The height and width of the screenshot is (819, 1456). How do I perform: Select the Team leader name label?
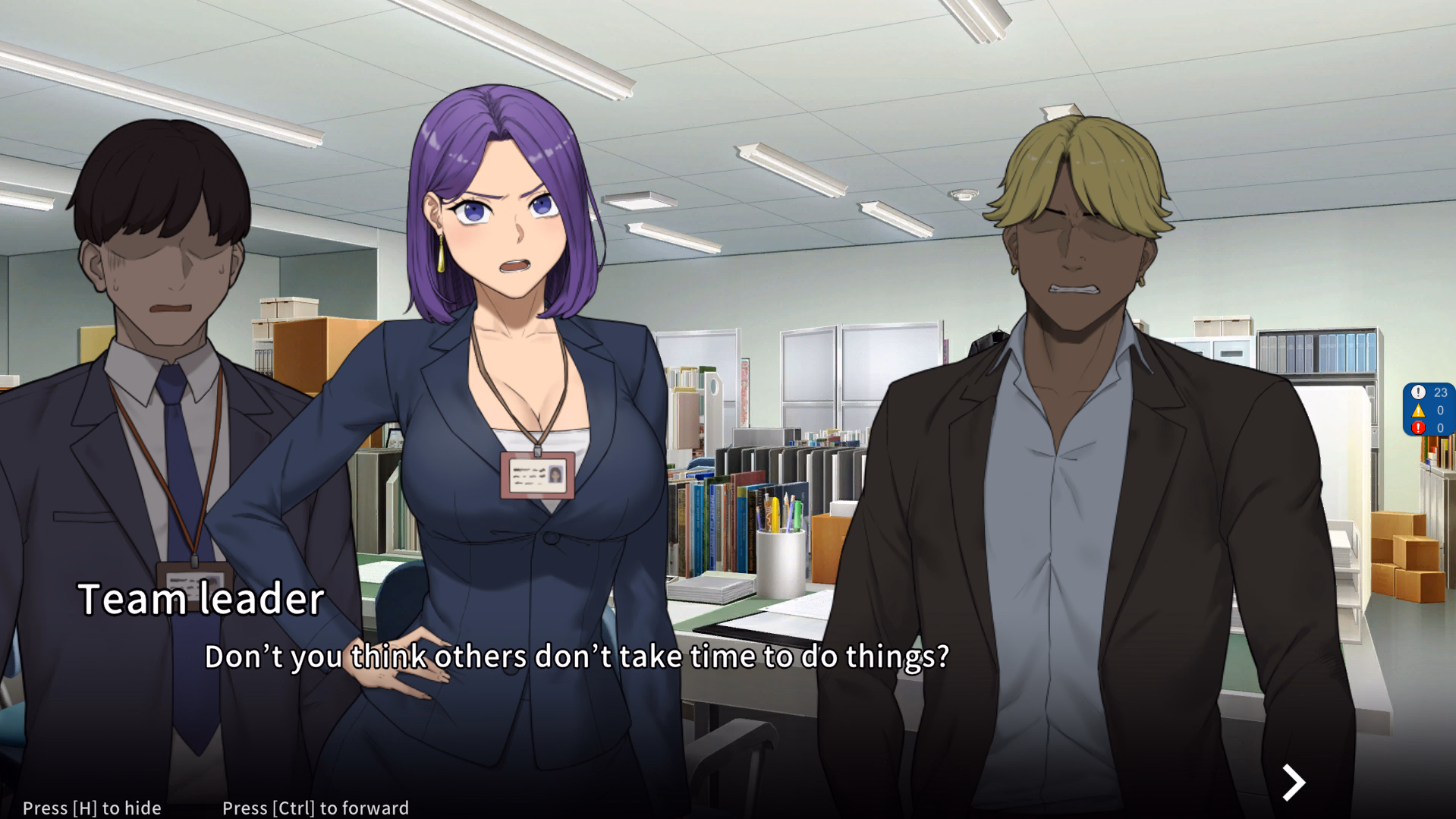202,599
